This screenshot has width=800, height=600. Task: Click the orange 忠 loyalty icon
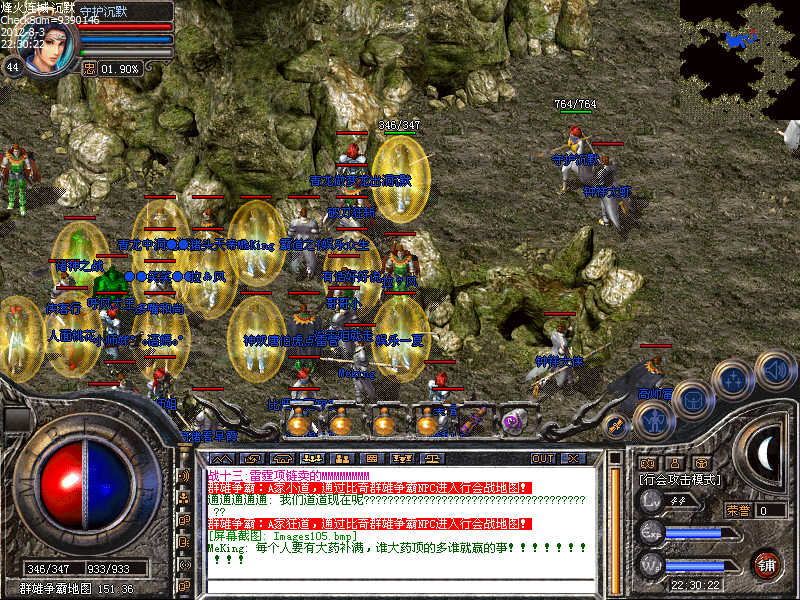tap(89, 69)
